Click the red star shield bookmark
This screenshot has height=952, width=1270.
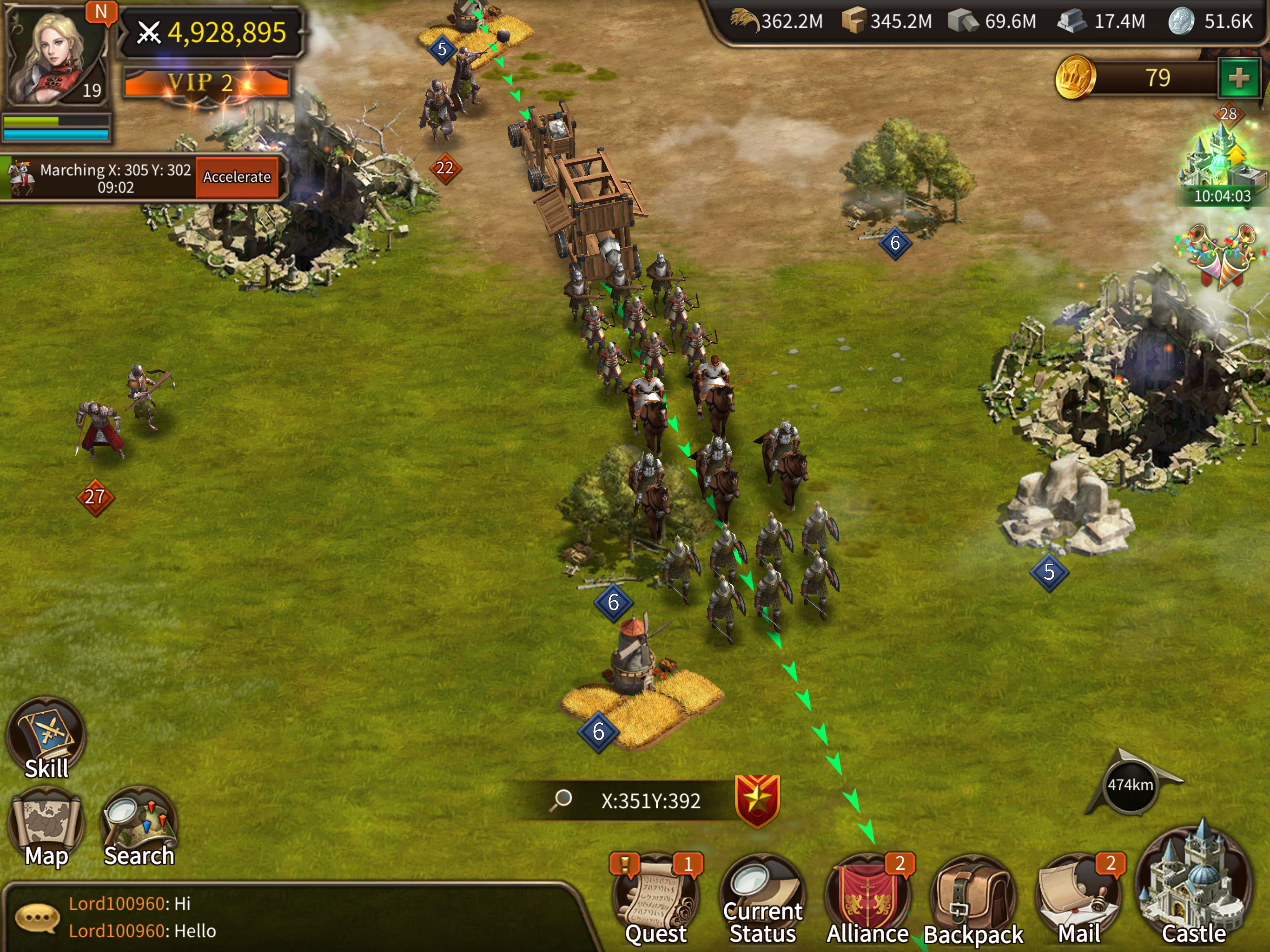coord(757,800)
